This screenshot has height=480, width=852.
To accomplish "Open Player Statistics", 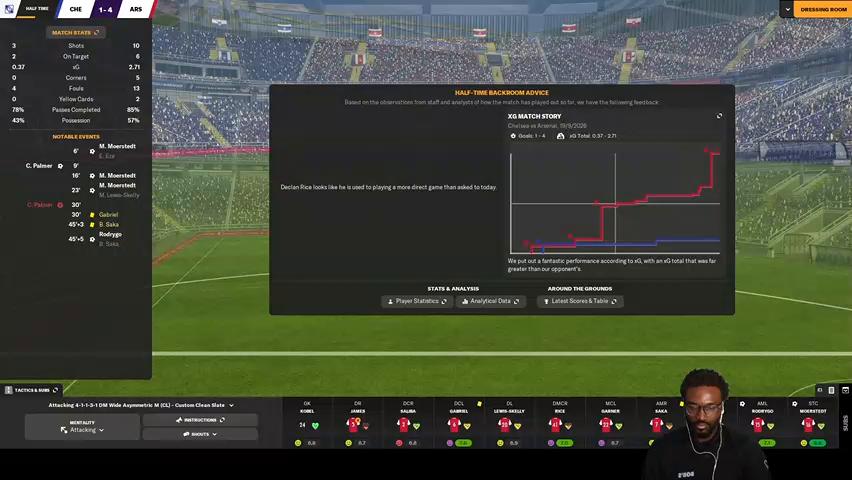I will coord(417,301).
